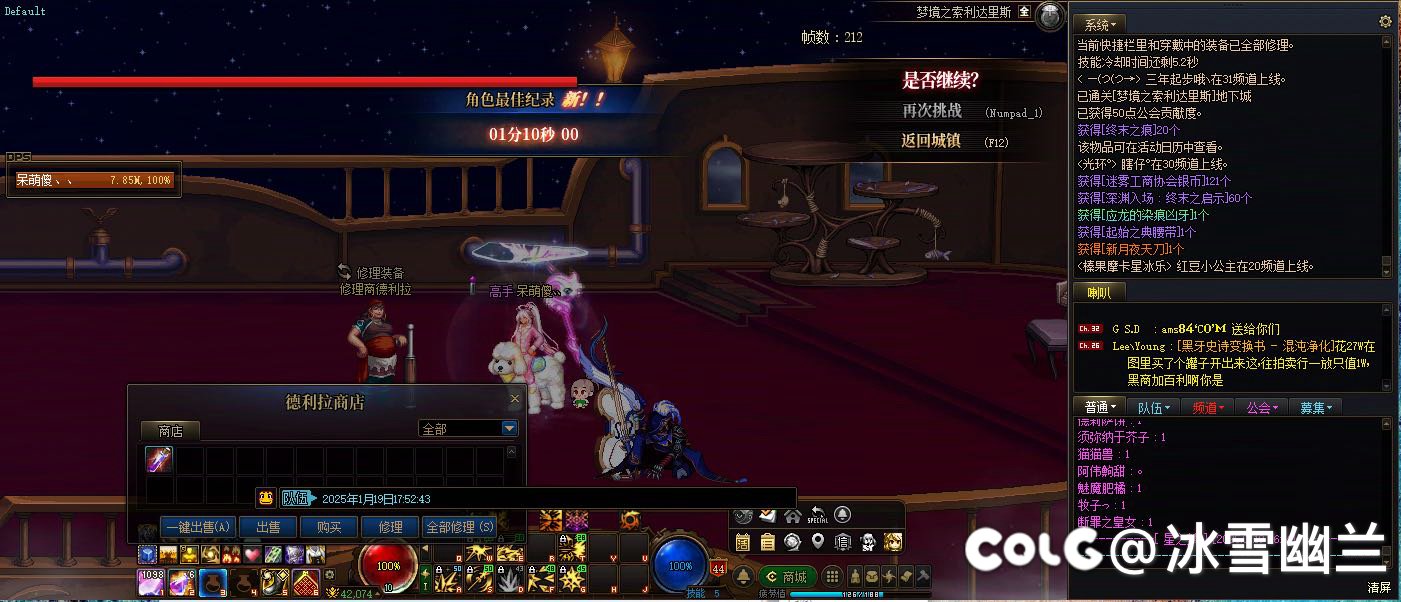Switch to the 喇叭 megaphone tab
This screenshot has height=602, width=1401.
(x=1099, y=293)
